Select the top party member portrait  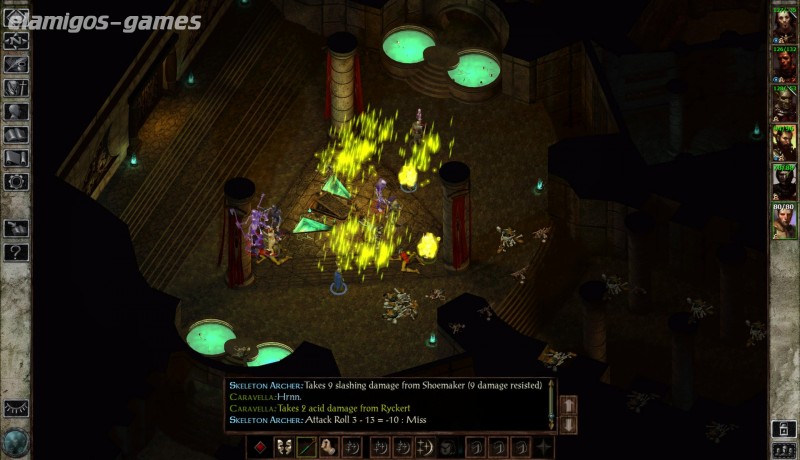[783, 23]
